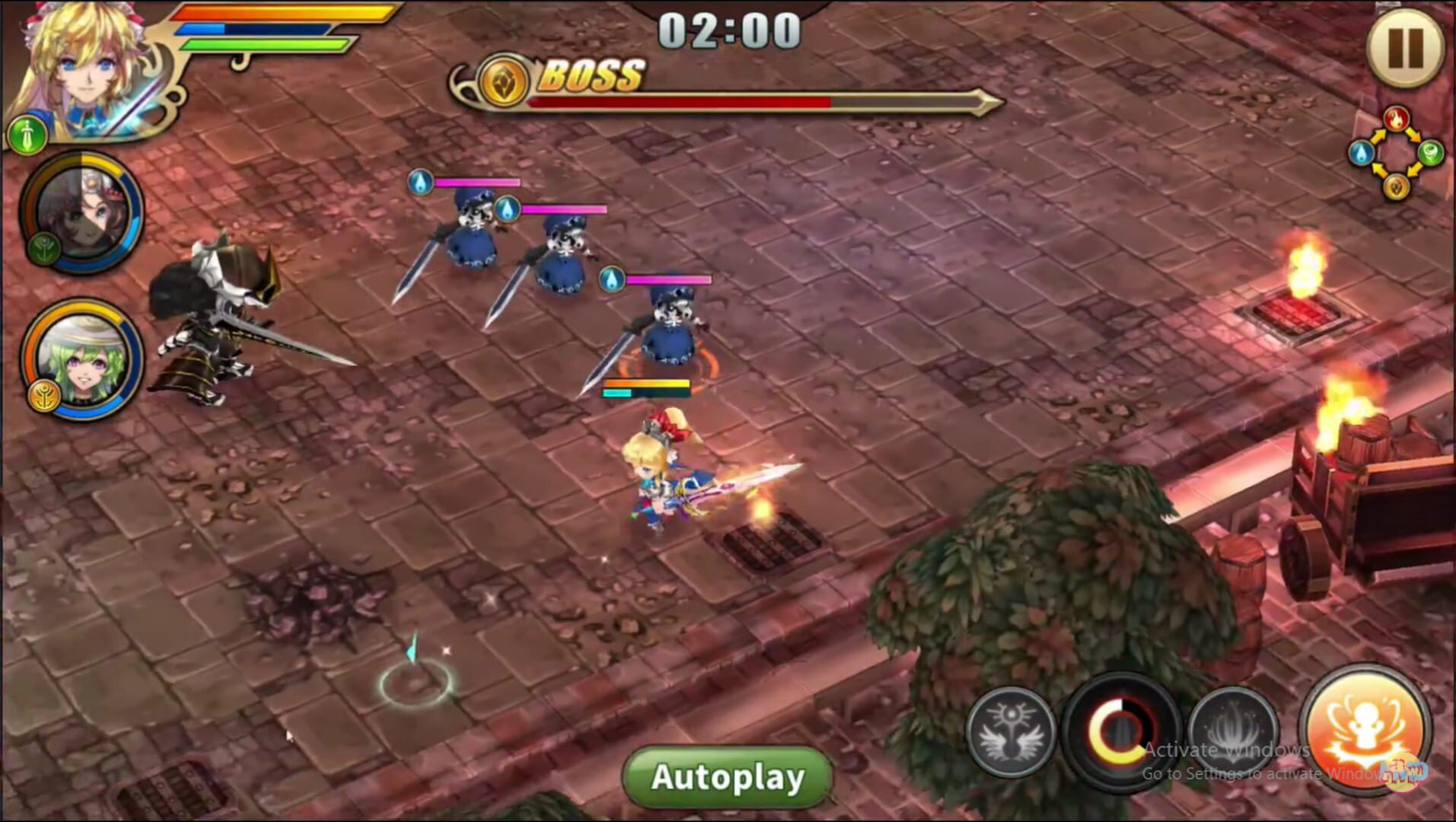The height and width of the screenshot is (822, 1456).
Task: Tap the gold earth element icon
Action: coord(1396,187)
